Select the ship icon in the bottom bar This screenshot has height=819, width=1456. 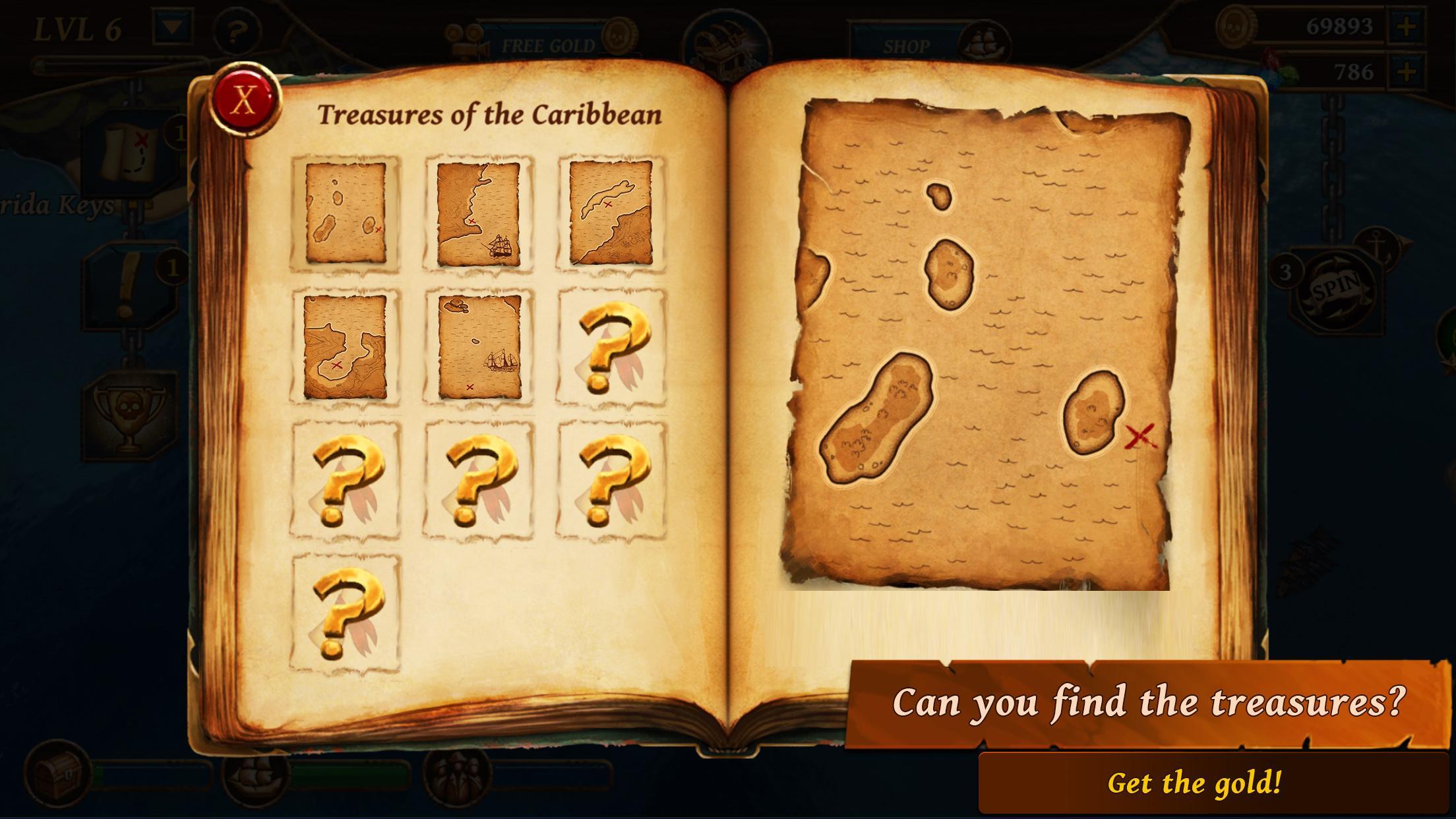click(x=255, y=781)
